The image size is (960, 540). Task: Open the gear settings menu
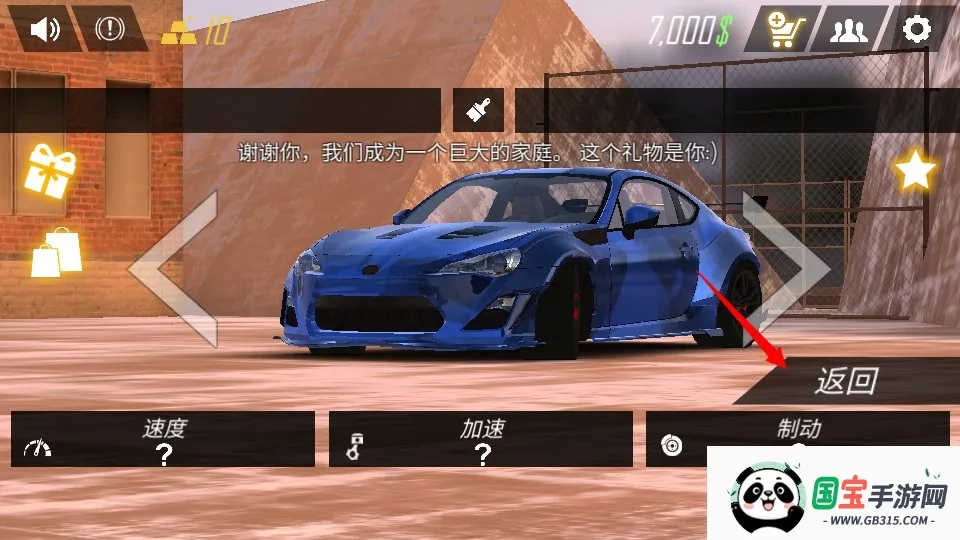917,29
